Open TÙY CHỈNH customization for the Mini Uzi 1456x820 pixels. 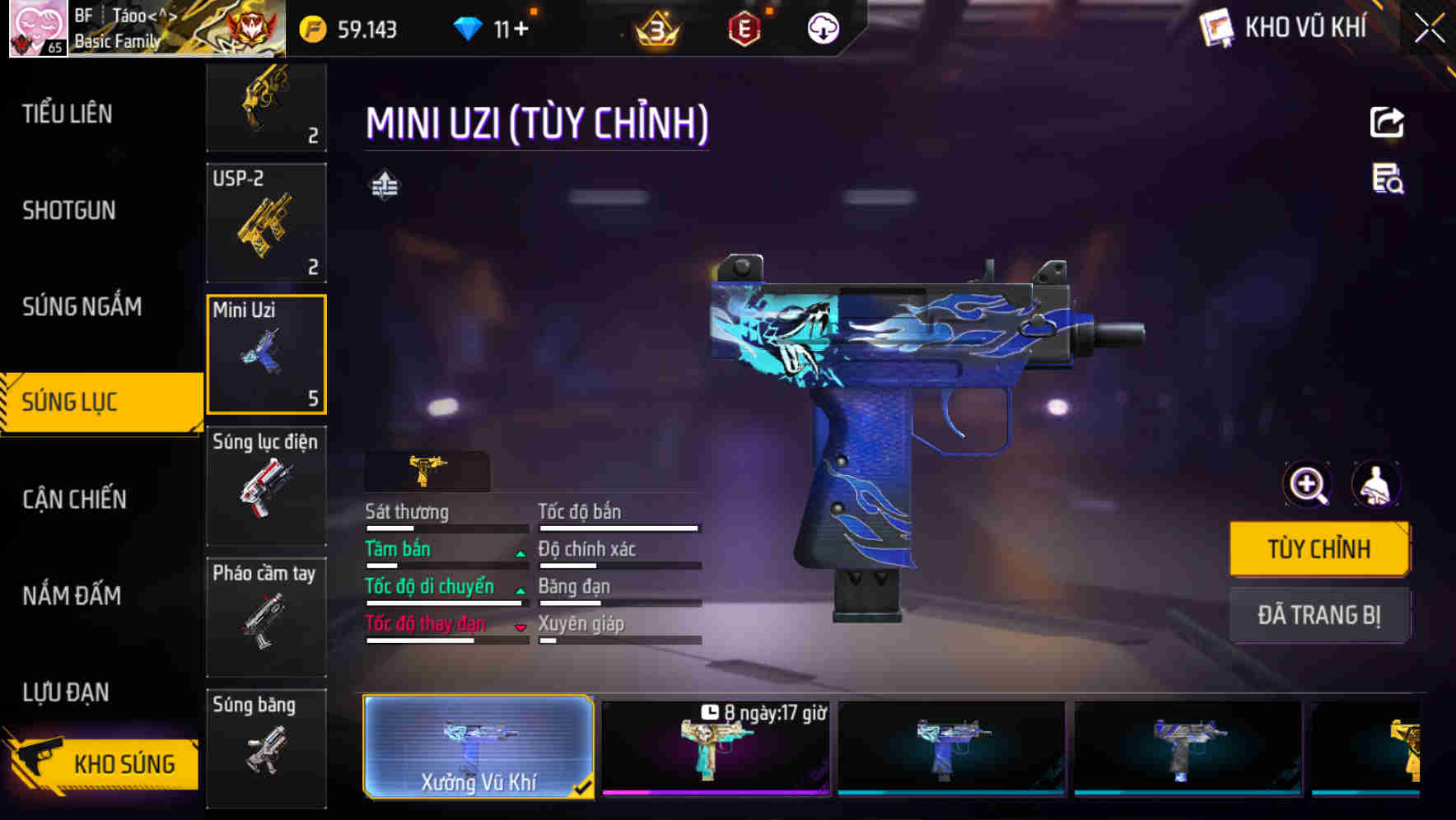[1318, 549]
